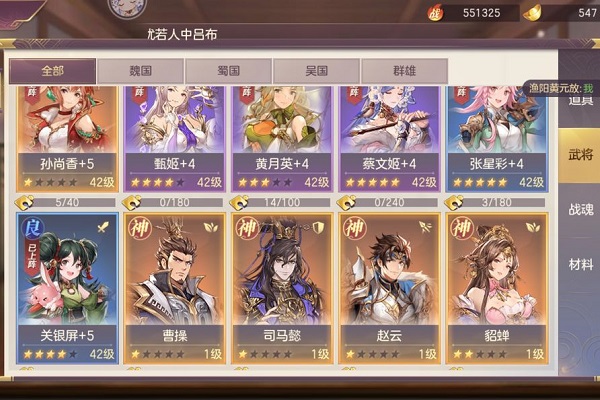Image resolution: width=600 pixels, height=400 pixels.
Task: Open the 战魂 side tab
Action: (580, 211)
